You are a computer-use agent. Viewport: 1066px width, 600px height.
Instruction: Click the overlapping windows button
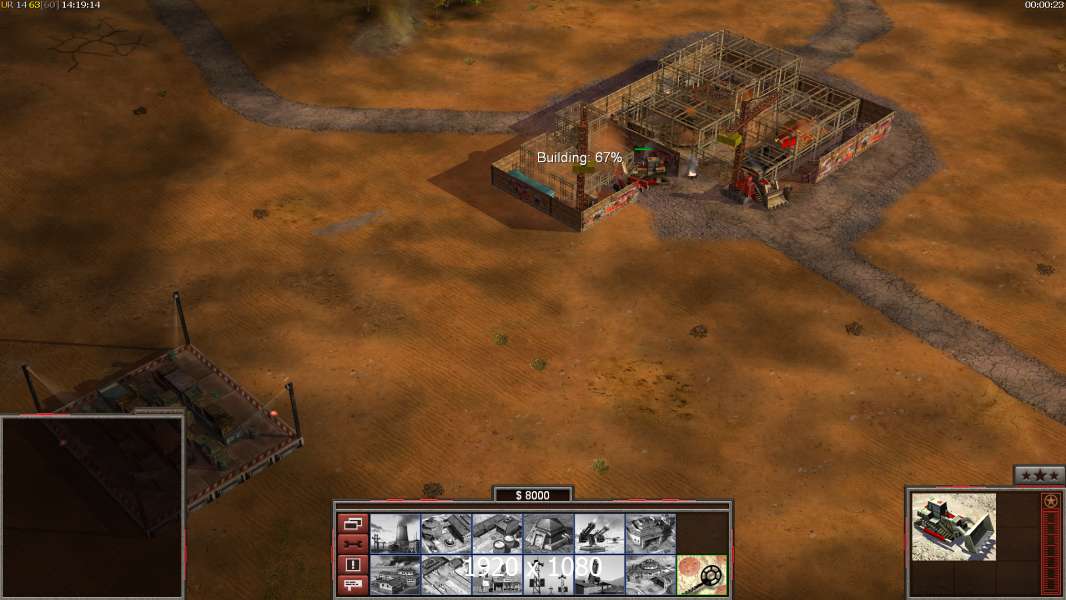coord(352,524)
